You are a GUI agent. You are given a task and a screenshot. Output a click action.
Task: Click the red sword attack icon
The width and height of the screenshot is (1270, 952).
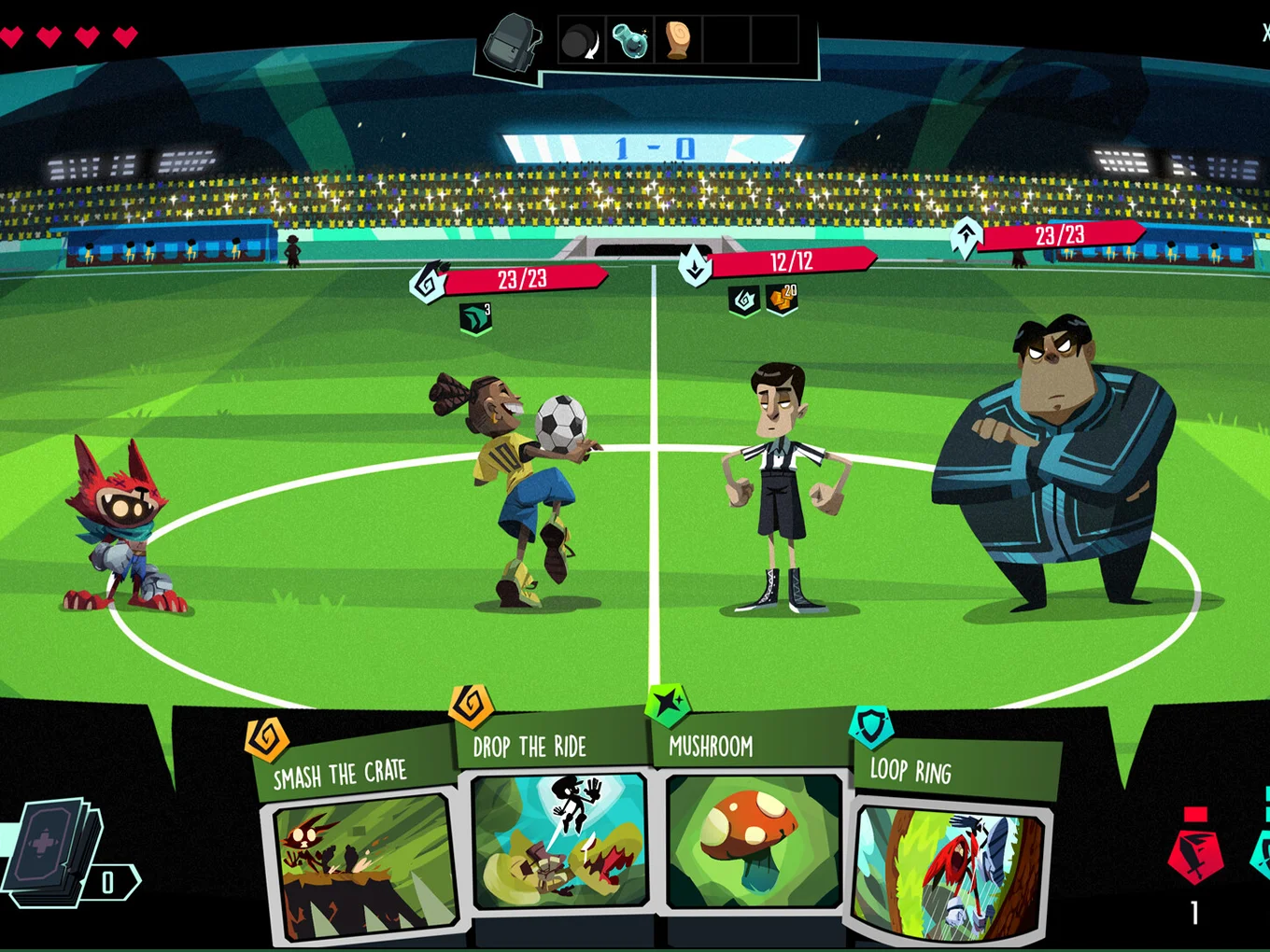coord(1195,849)
